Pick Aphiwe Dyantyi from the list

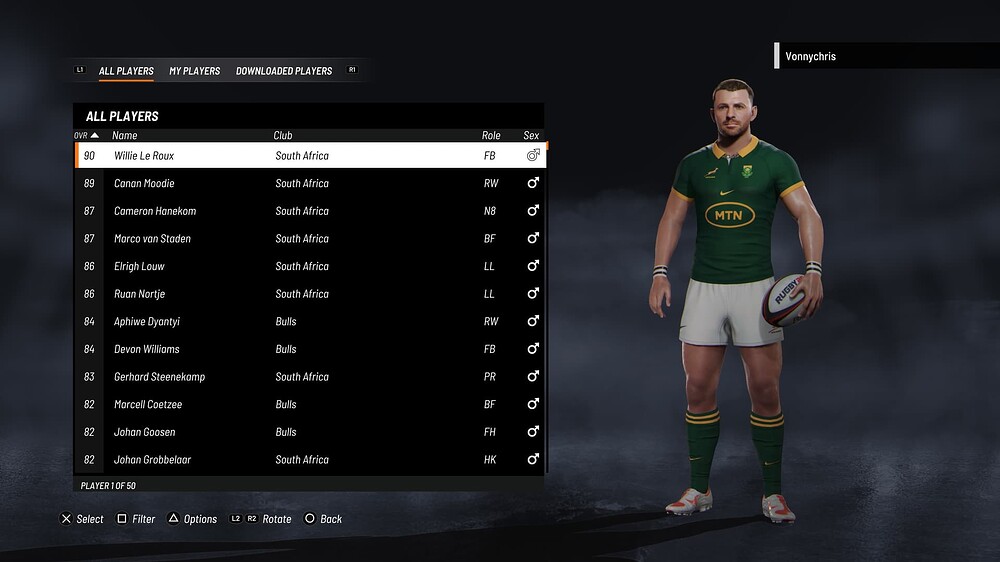(x=310, y=322)
